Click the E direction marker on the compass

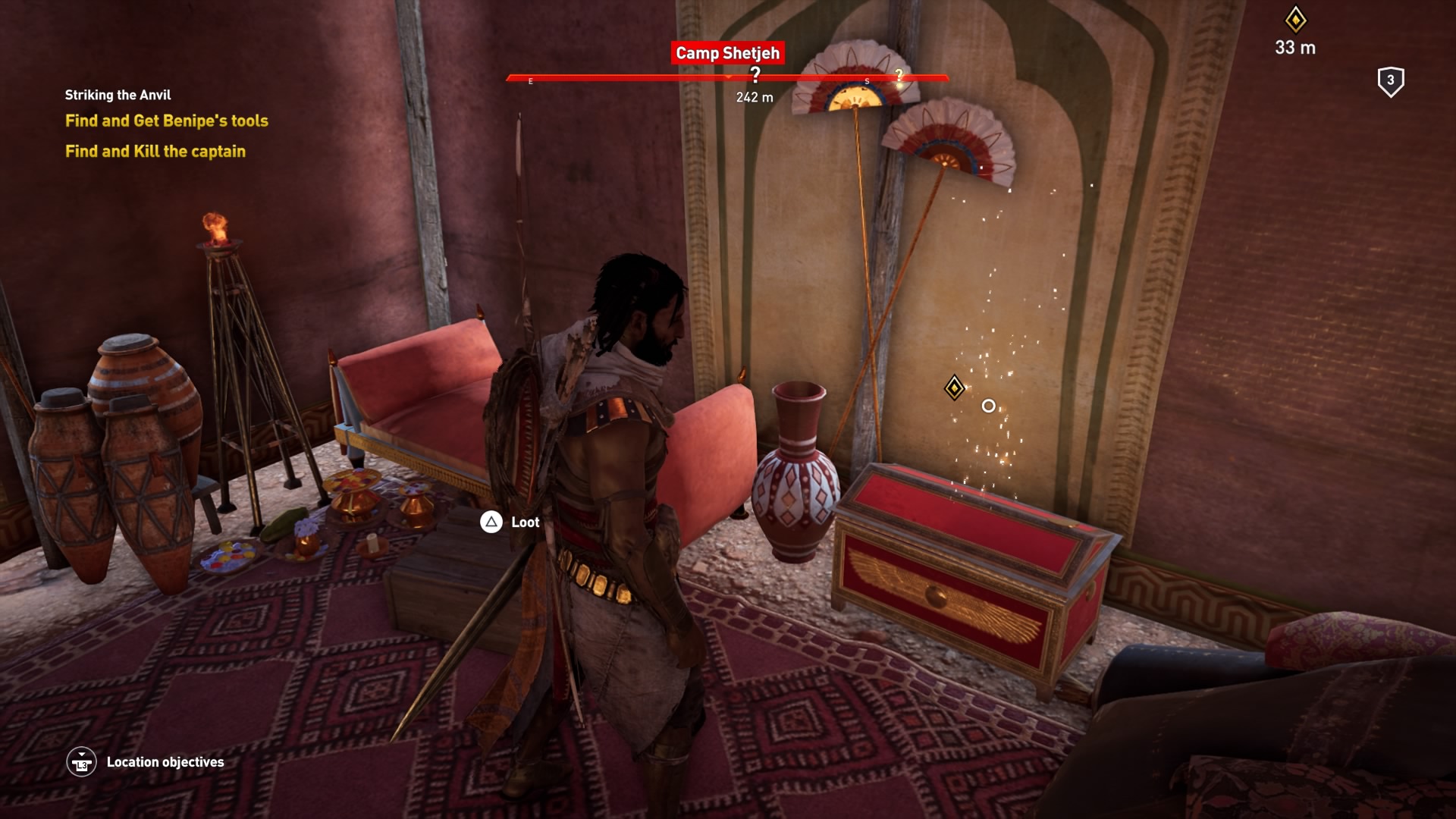pyautogui.click(x=531, y=80)
